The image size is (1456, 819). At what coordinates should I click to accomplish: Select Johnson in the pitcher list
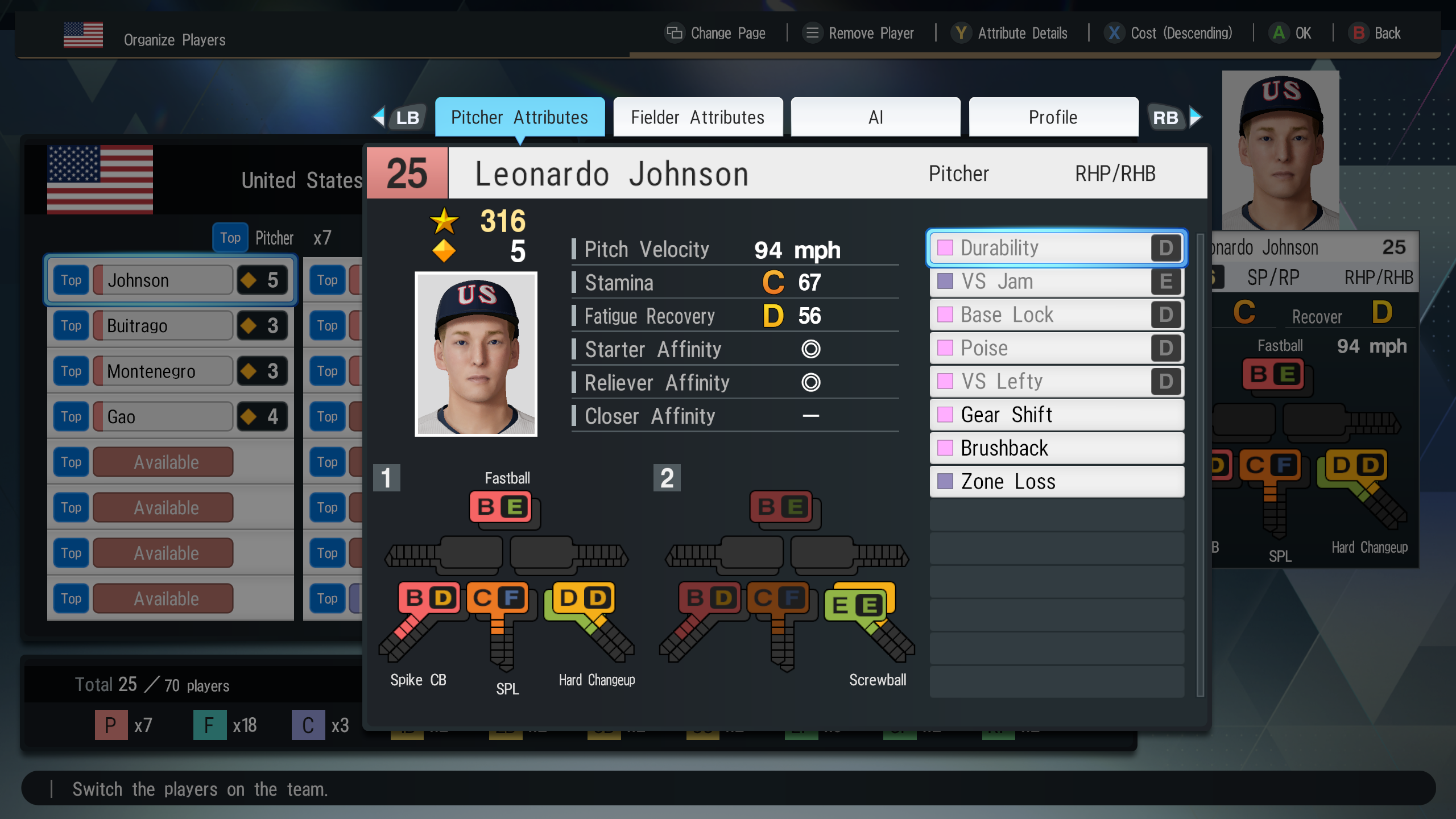tap(163, 280)
